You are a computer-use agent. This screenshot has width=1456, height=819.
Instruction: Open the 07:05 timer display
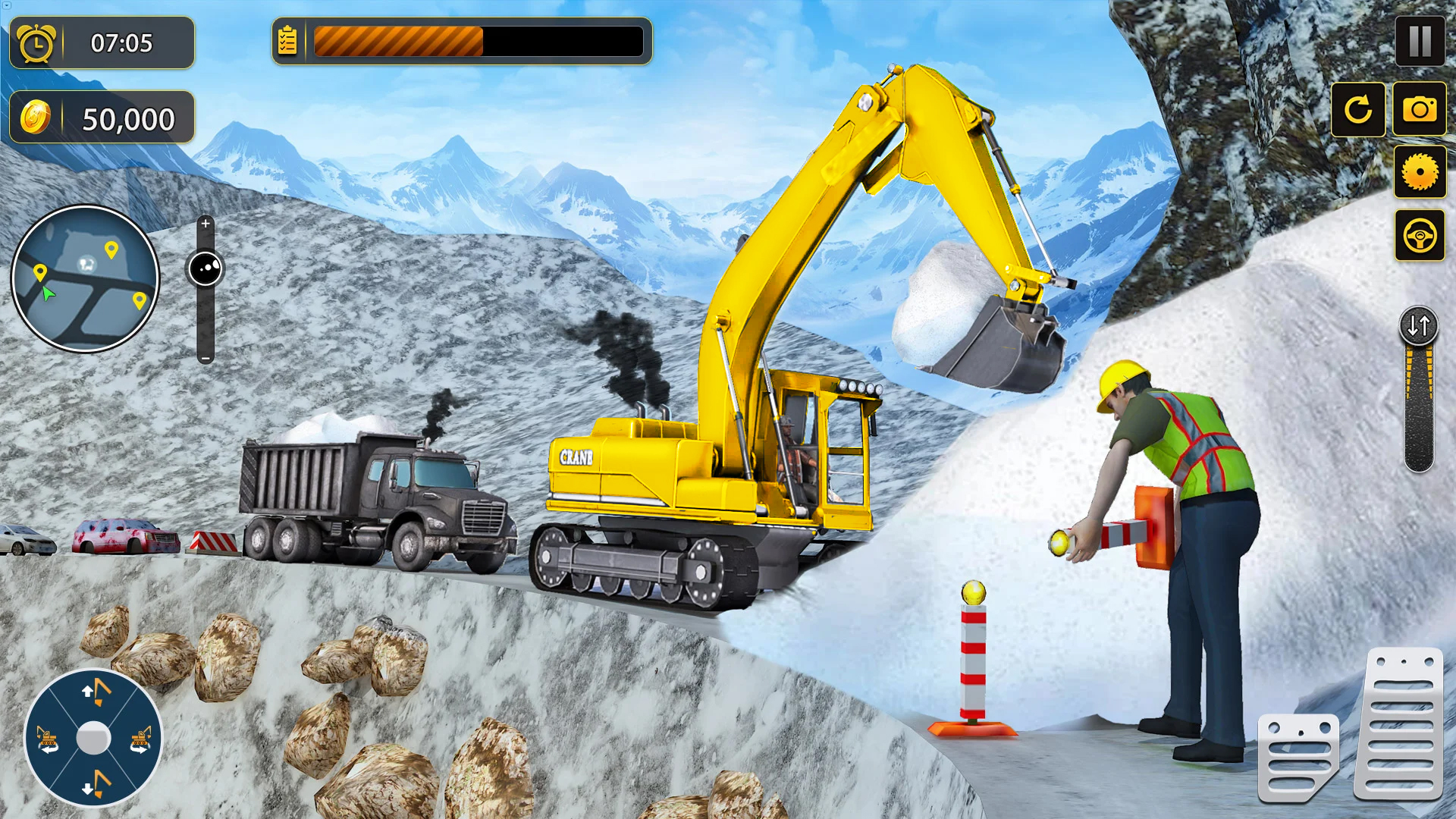pos(121,42)
